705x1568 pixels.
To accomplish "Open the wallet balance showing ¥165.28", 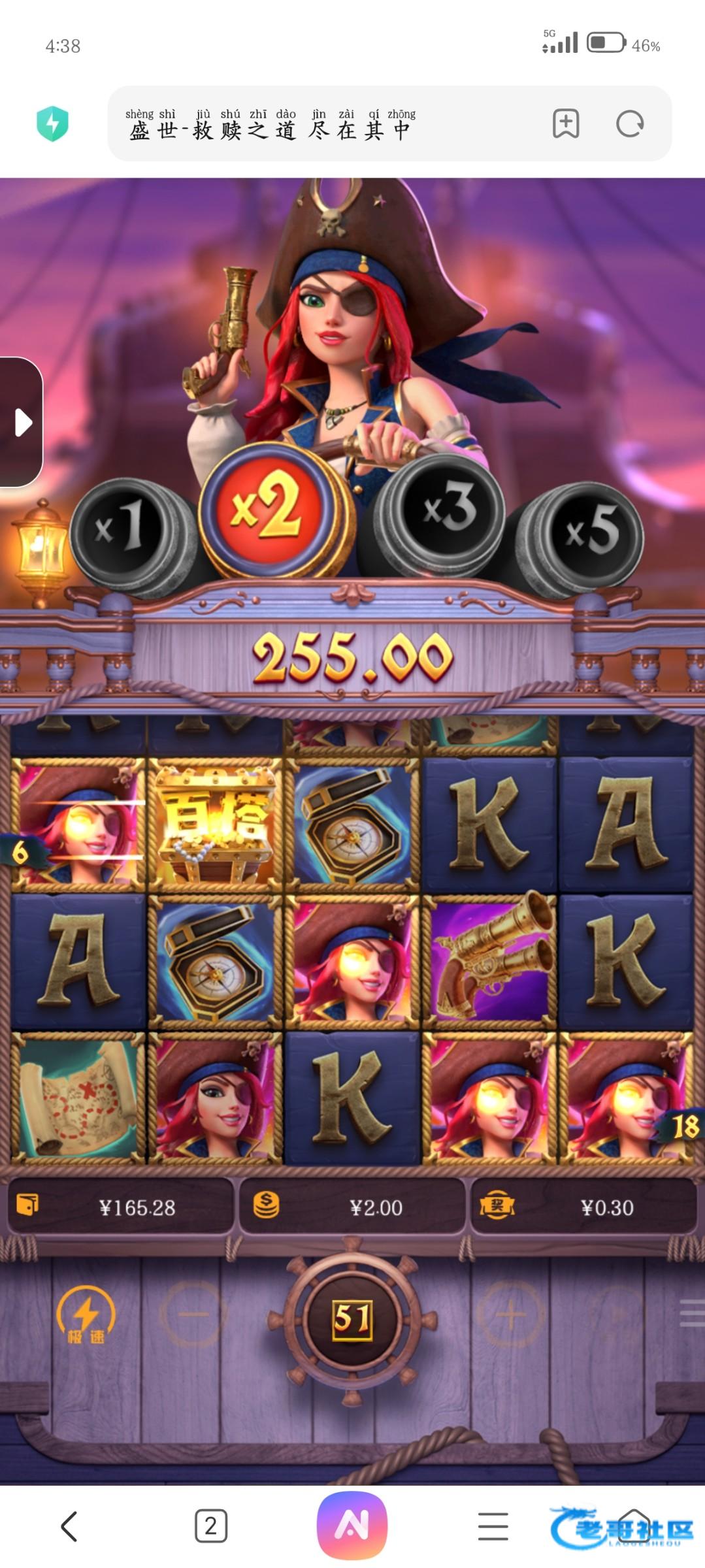I will 121,1207.
